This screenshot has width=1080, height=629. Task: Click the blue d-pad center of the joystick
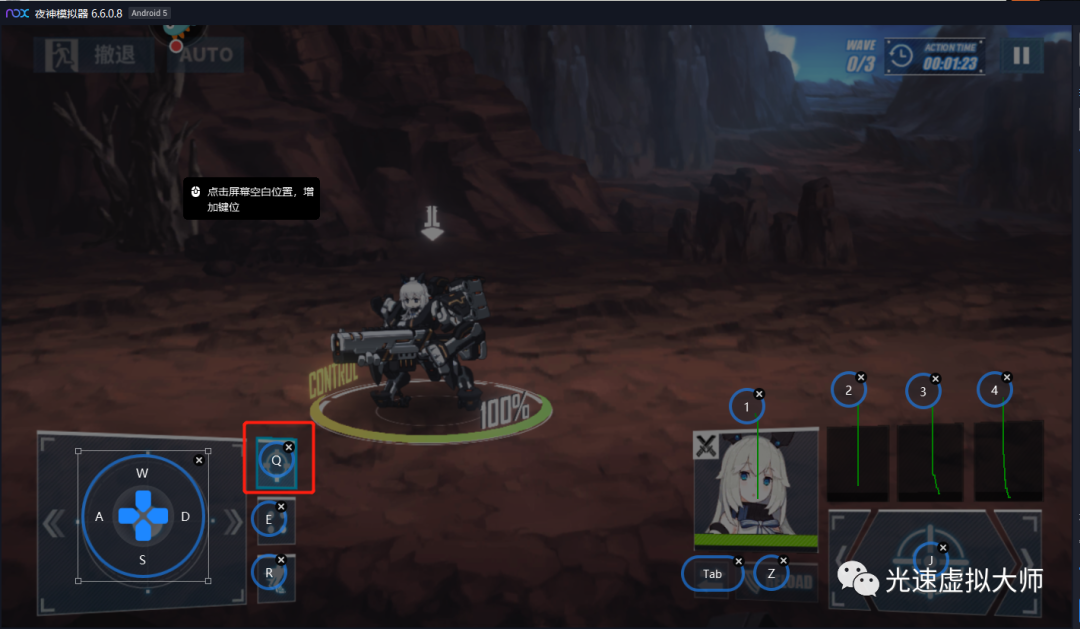pos(142,516)
